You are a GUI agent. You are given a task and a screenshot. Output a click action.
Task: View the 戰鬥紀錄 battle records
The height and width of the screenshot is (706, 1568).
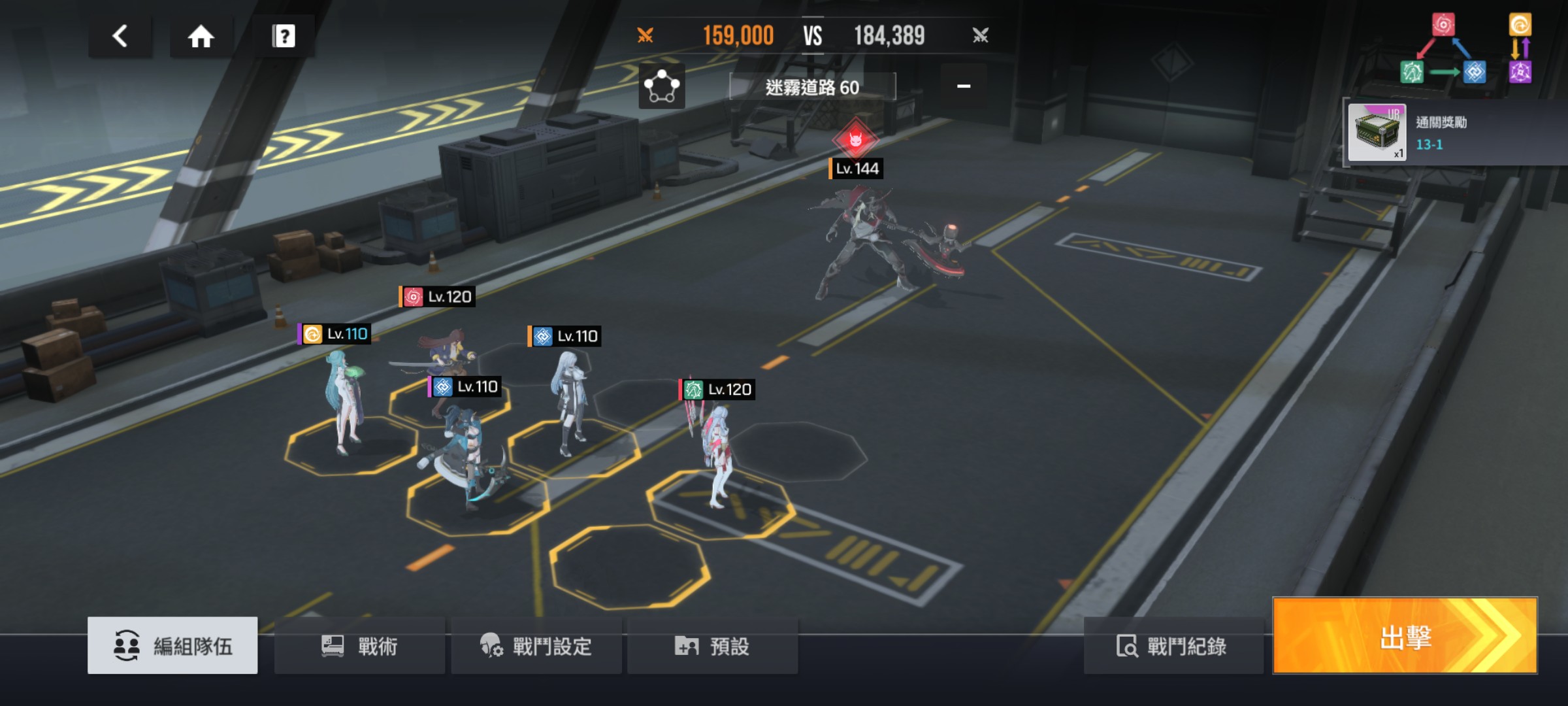coord(1172,646)
